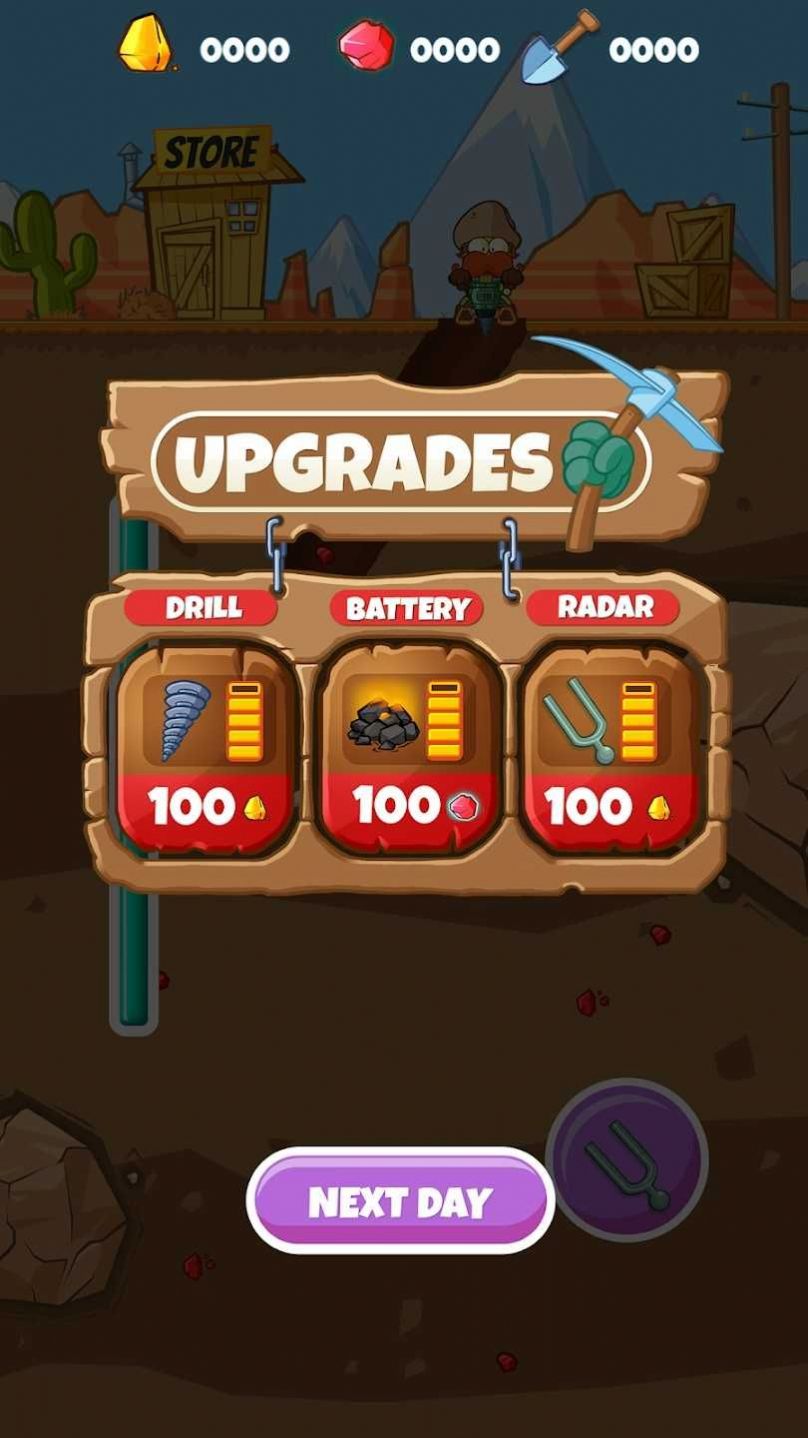
Task: Upgrade the Radar for 100 gold
Action: [610, 752]
